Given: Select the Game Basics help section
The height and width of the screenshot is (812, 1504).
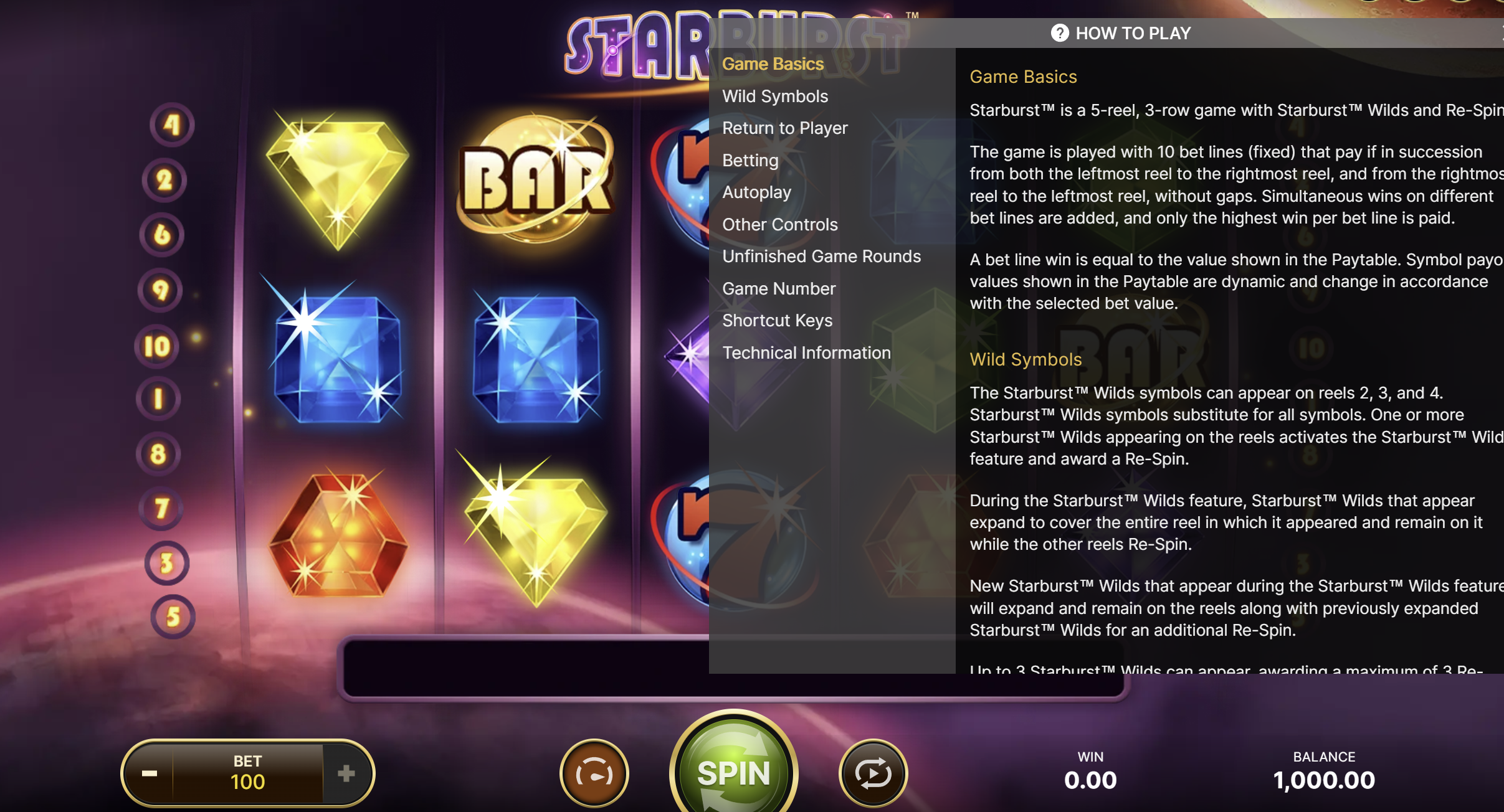Looking at the screenshot, I should tap(773, 64).
